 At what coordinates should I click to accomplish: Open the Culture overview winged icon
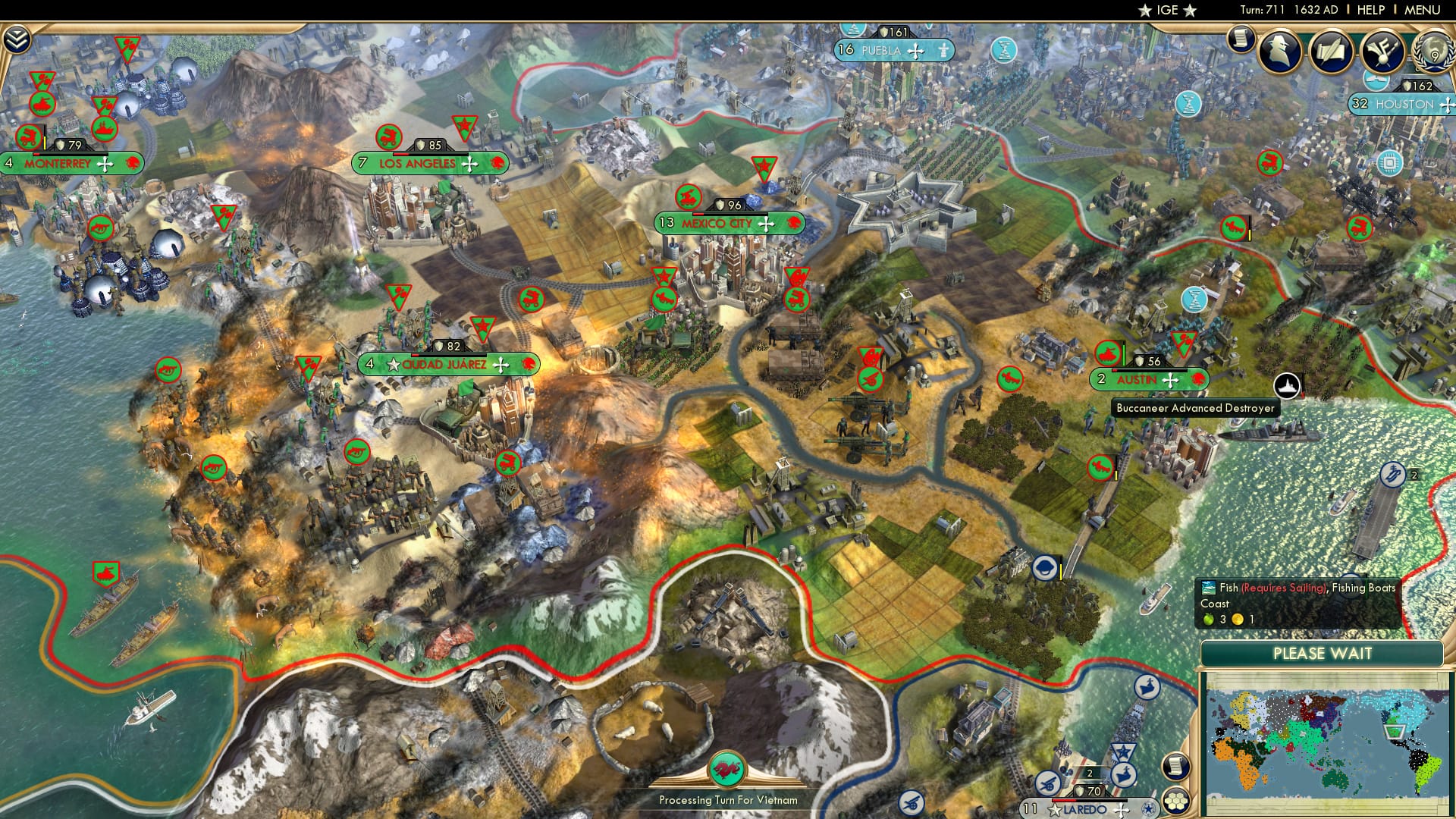[x=1382, y=52]
